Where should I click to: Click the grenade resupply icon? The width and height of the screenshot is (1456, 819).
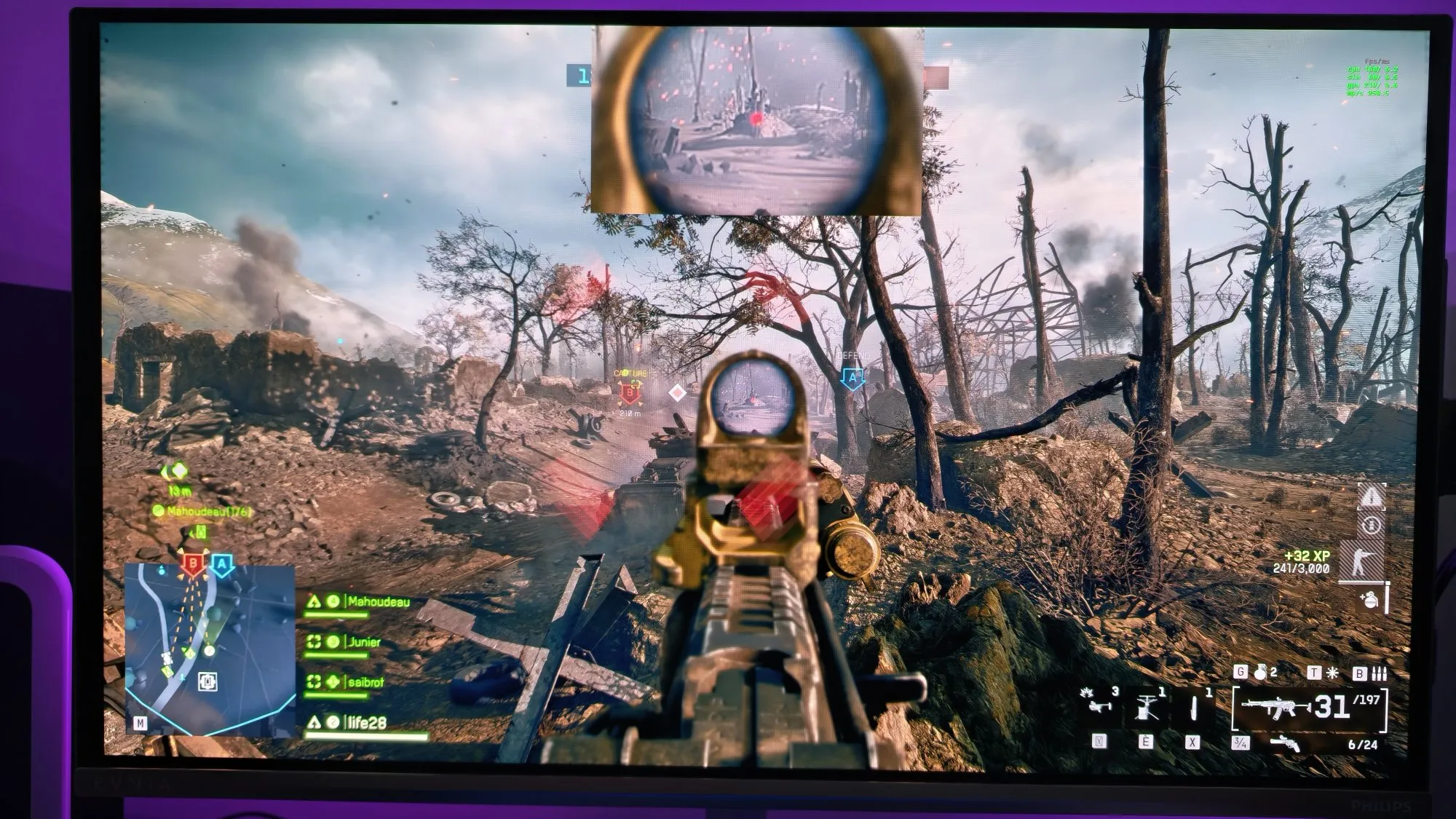[1369, 600]
